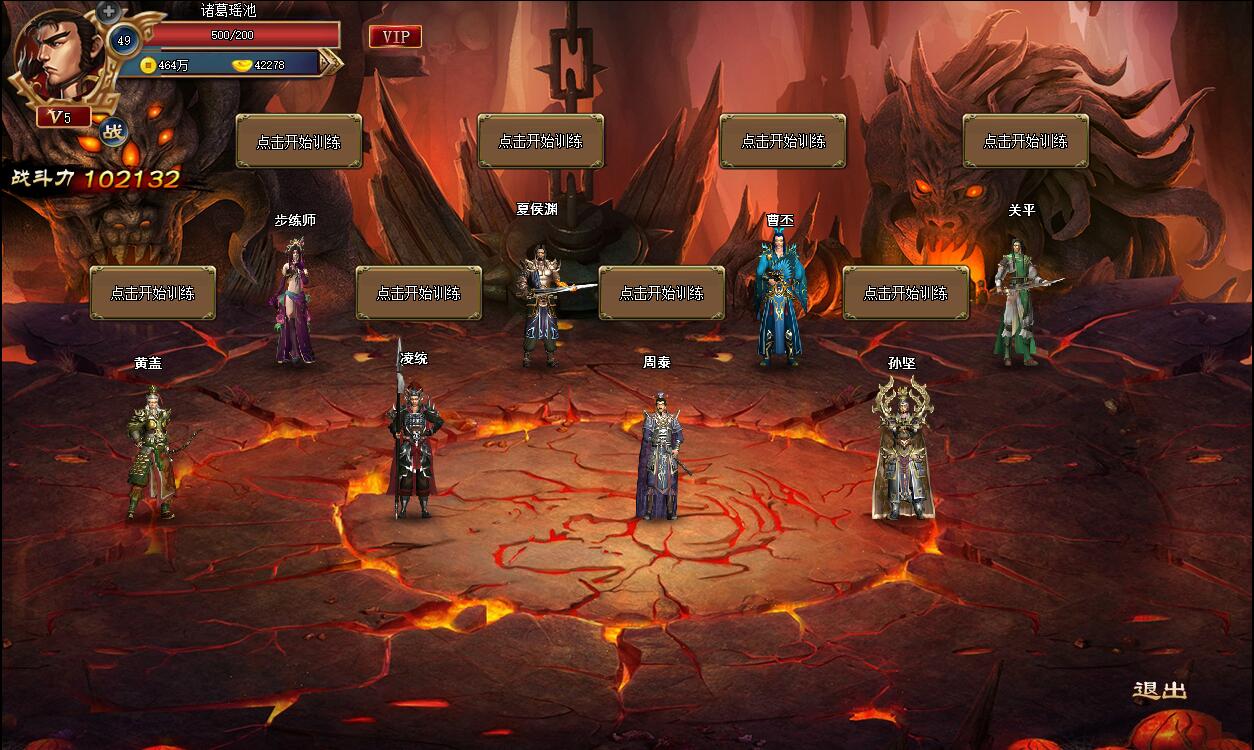The width and height of the screenshot is (1254, 750).
Task: Open the round 战 battle icon
Action: click(115, 130)
